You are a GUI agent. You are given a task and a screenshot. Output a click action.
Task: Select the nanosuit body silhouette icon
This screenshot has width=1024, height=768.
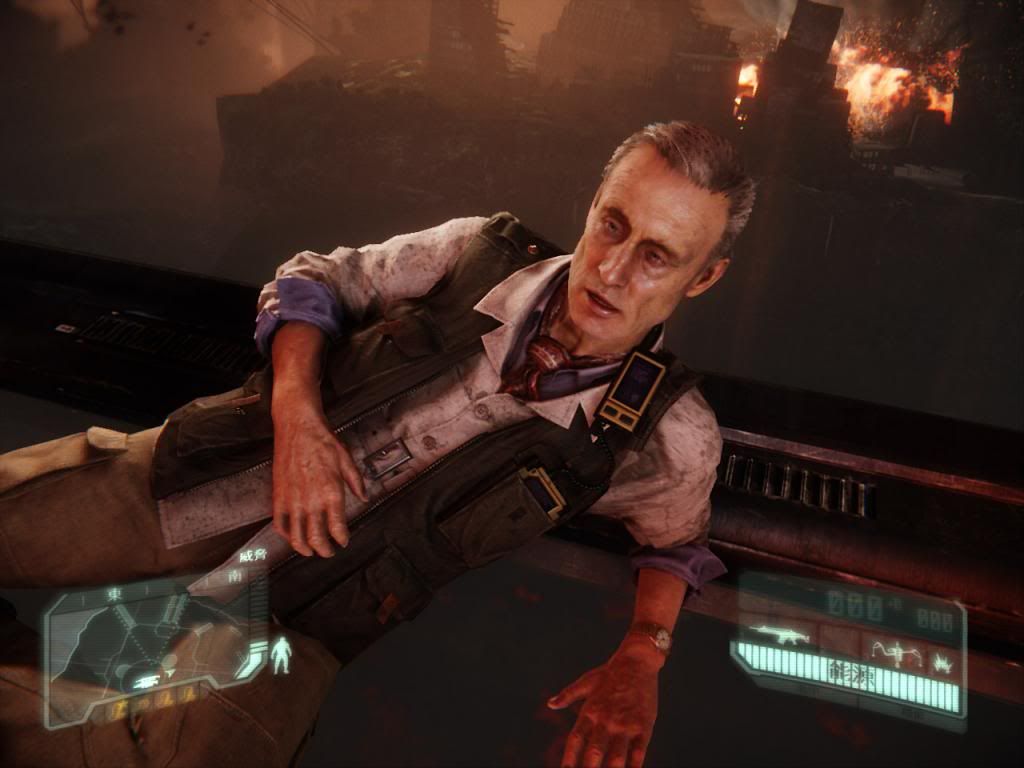281,654
